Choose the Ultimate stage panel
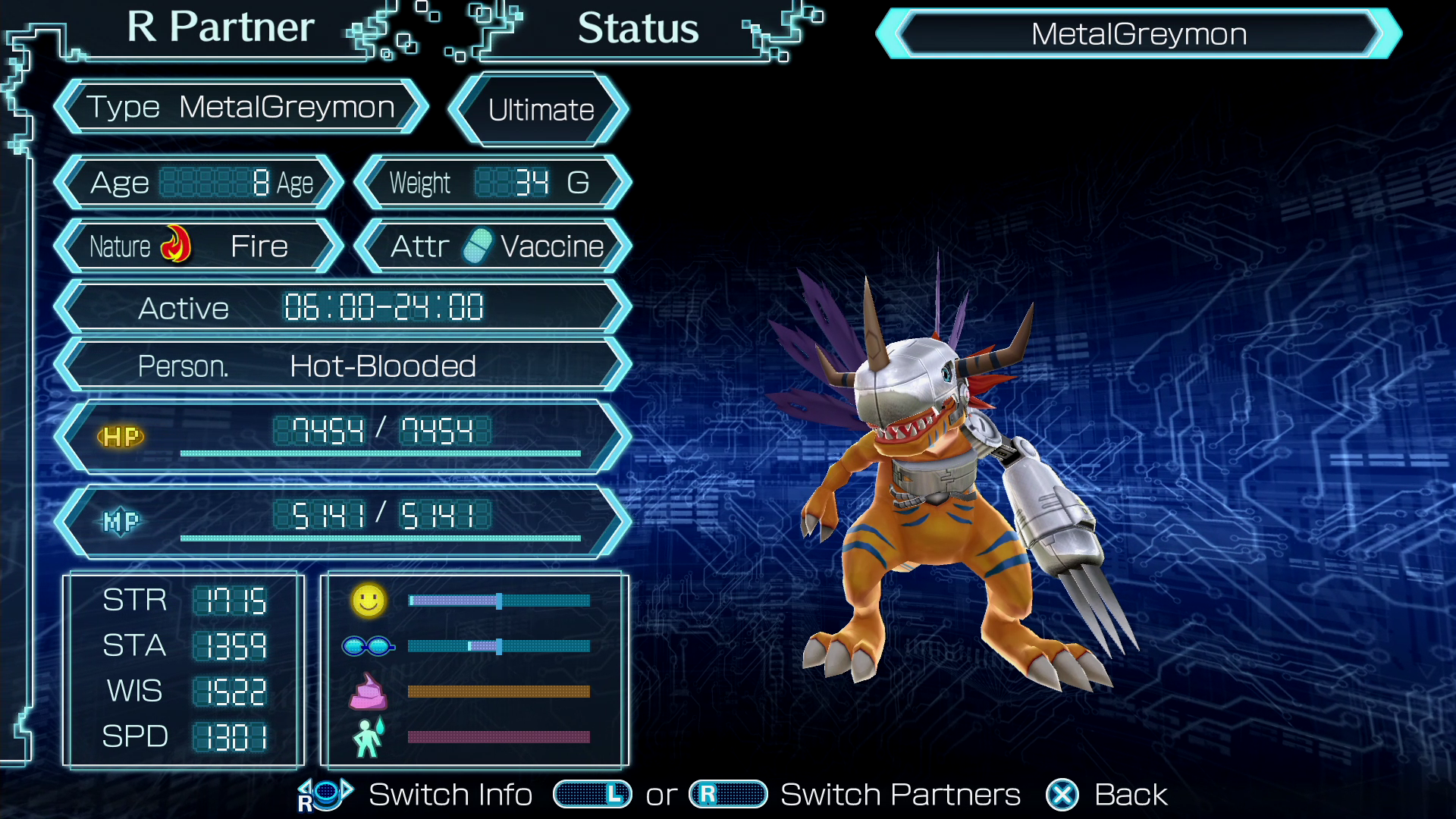 (540, 110)
